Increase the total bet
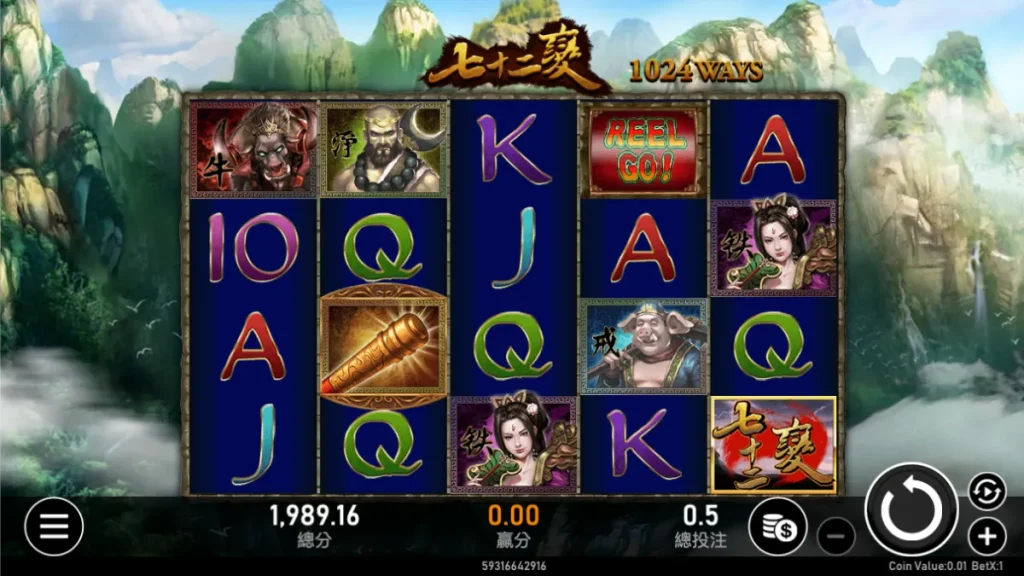 pos(986,535)
